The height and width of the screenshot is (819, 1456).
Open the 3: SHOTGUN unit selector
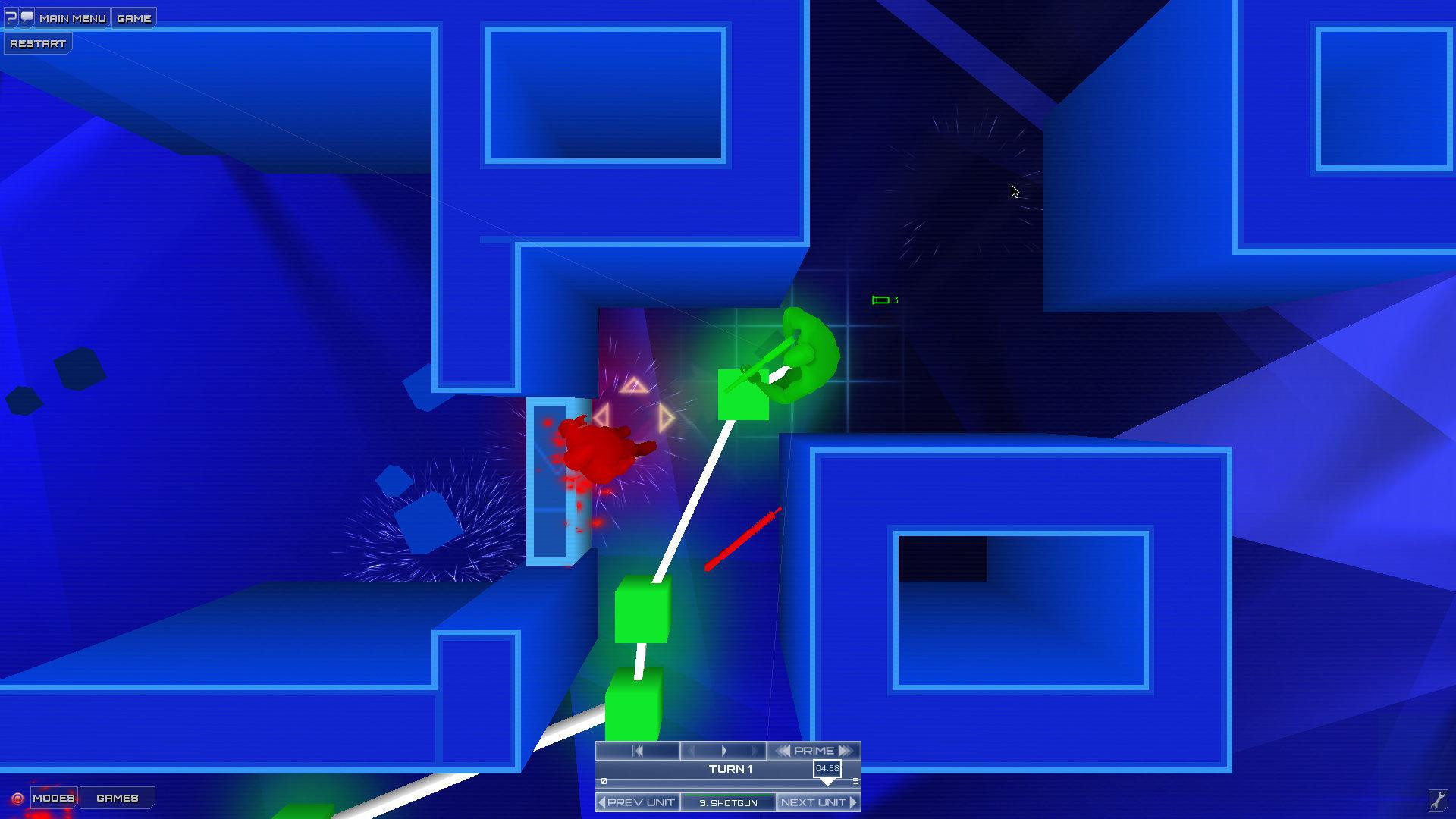(729, 802)
